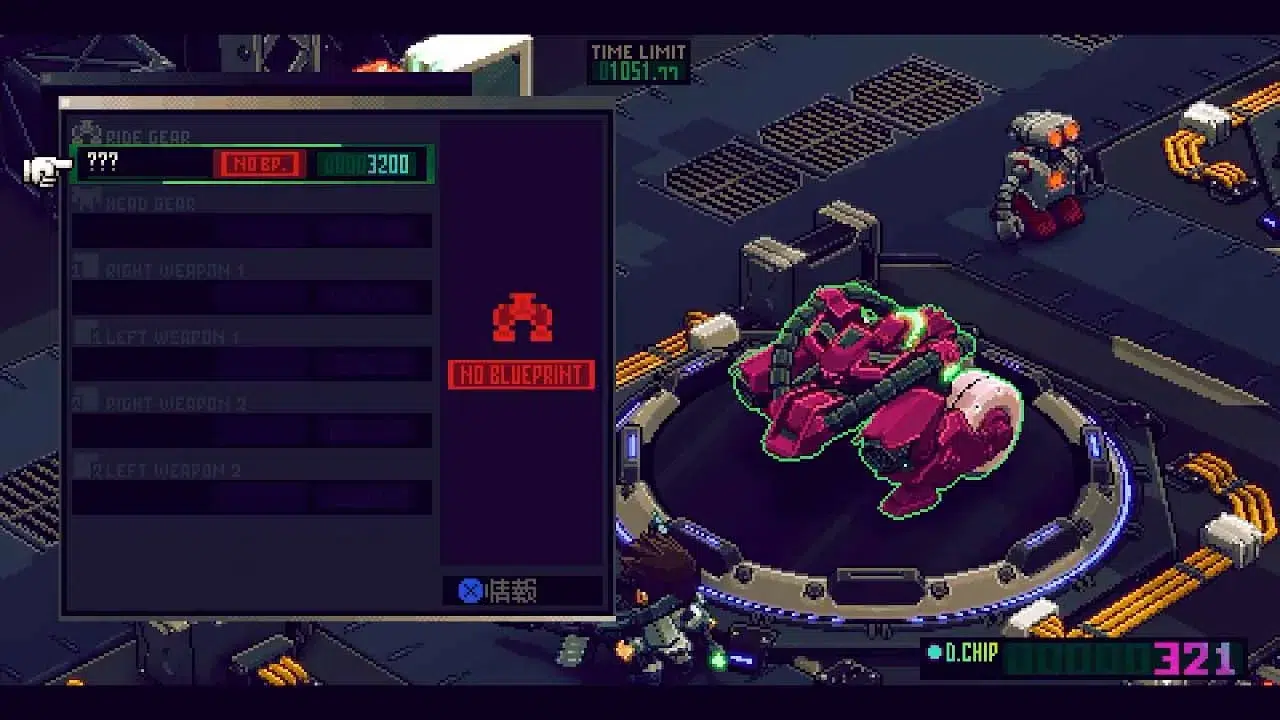Choose the empty Left Weapon 2 slot
Image resolution: width=1280 pixels, height=720 pixels.
[x=252, y=497]
